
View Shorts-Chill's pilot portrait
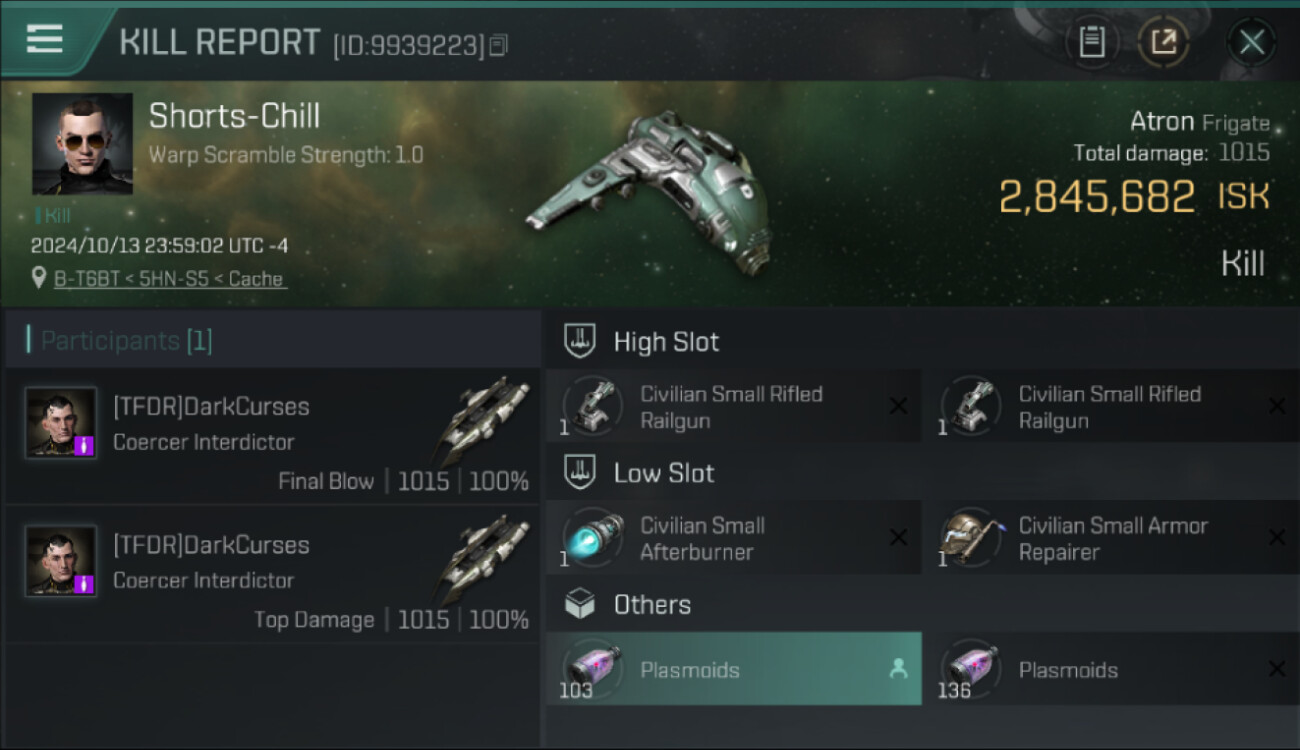(82, 144)
